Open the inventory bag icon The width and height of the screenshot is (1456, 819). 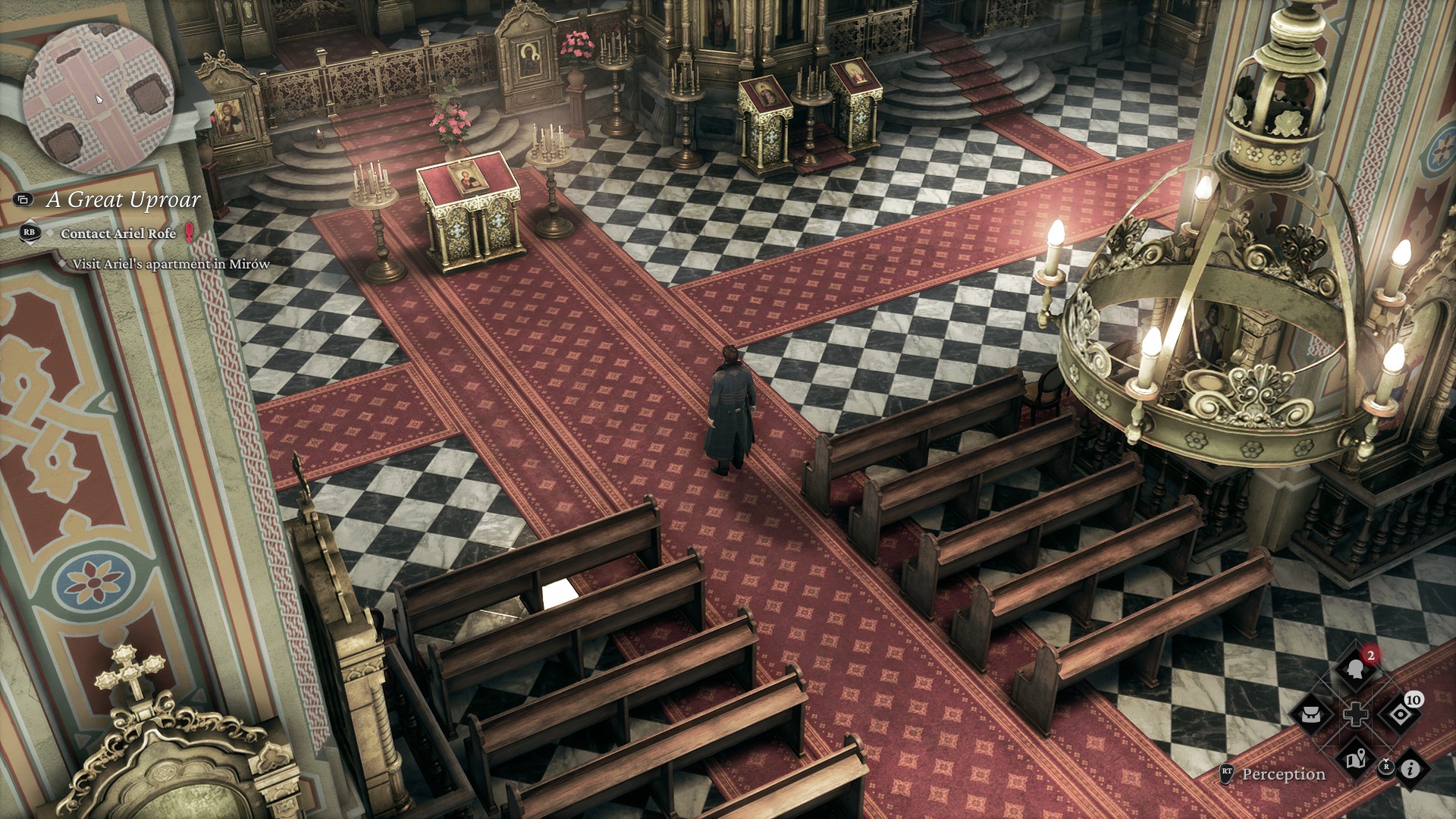(1312, 714)
